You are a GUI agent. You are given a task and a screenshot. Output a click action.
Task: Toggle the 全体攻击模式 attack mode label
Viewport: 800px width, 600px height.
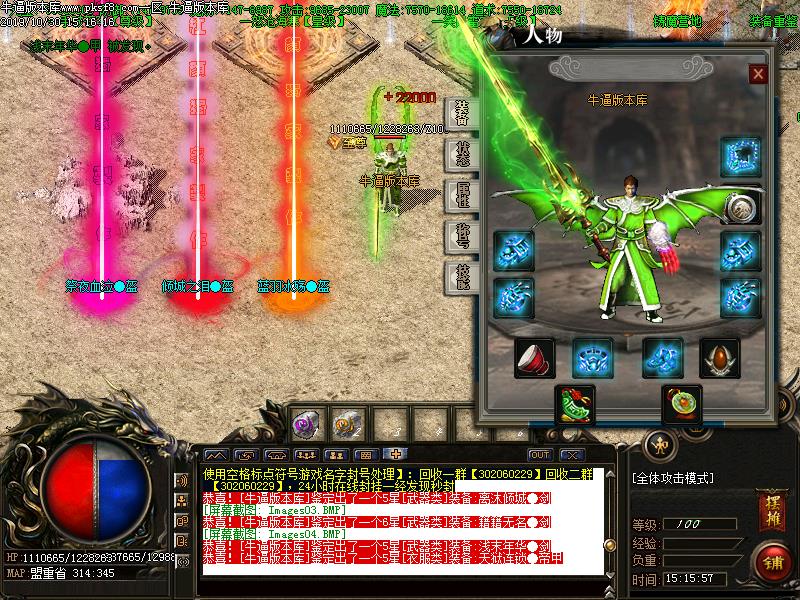click(673, 478)
